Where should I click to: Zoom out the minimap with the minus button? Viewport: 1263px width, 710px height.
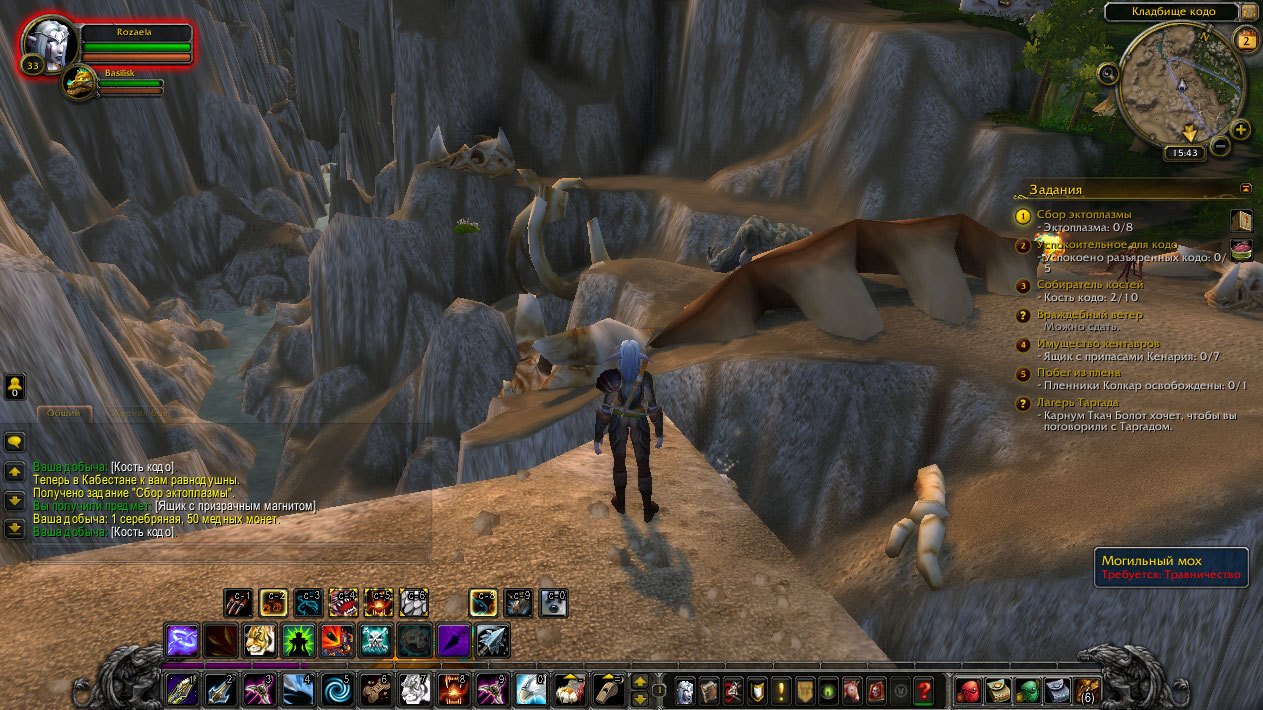pos(1220,146)
